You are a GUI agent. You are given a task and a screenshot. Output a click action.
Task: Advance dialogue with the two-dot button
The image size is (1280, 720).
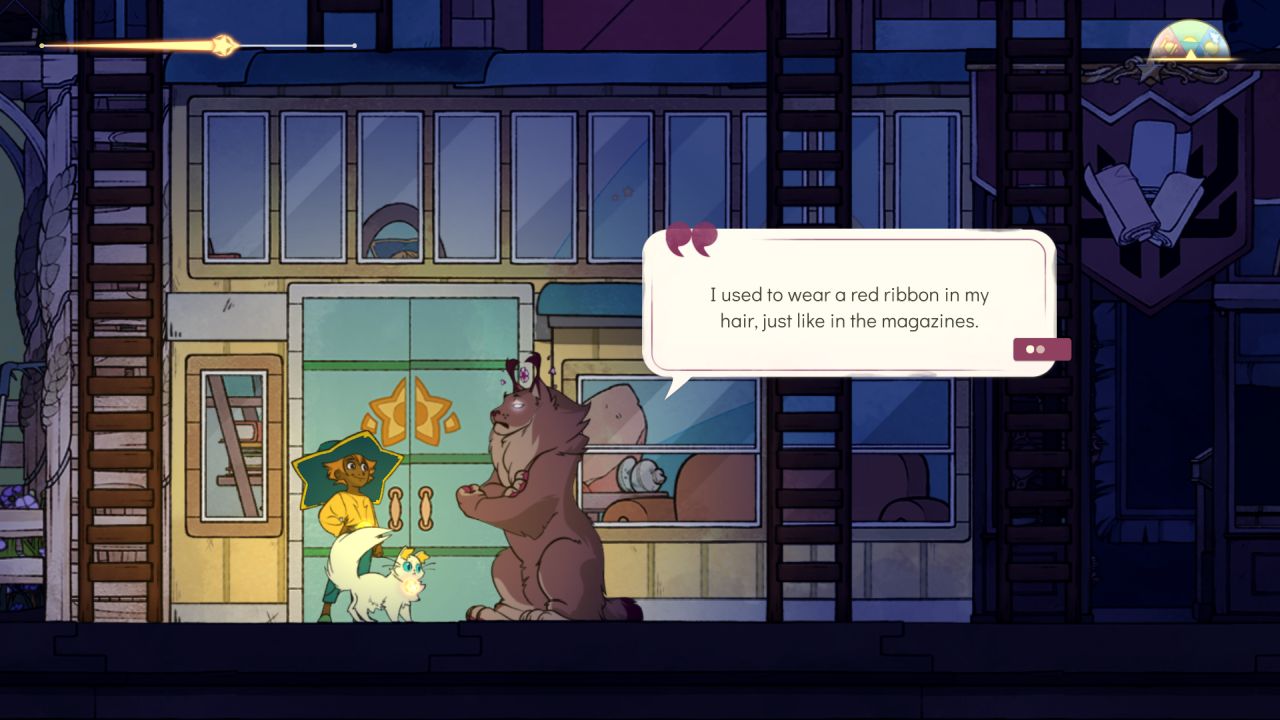(1041, 349)
